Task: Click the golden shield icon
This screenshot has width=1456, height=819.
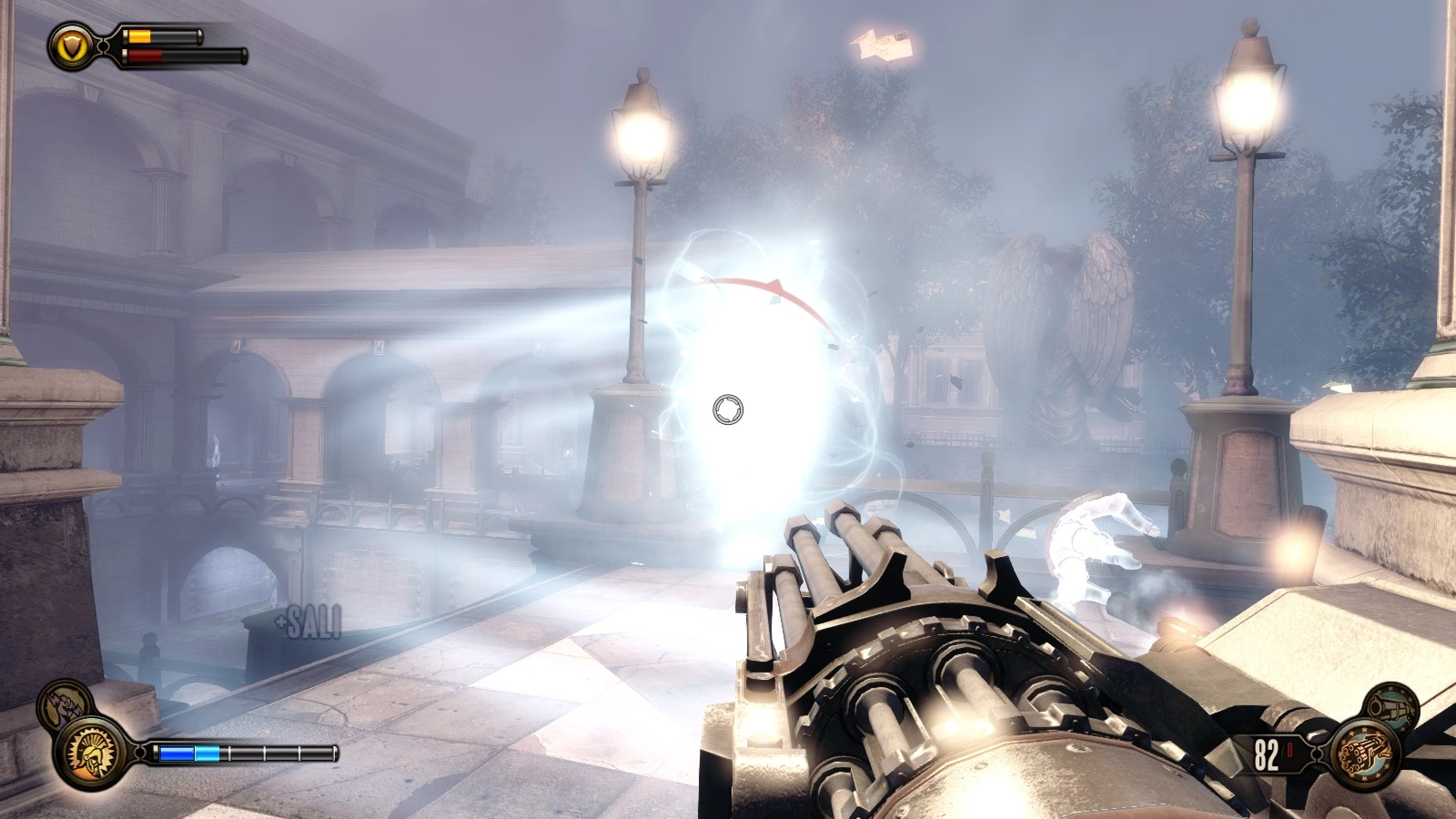Action: pyautogui.click(x=72, y=45)
